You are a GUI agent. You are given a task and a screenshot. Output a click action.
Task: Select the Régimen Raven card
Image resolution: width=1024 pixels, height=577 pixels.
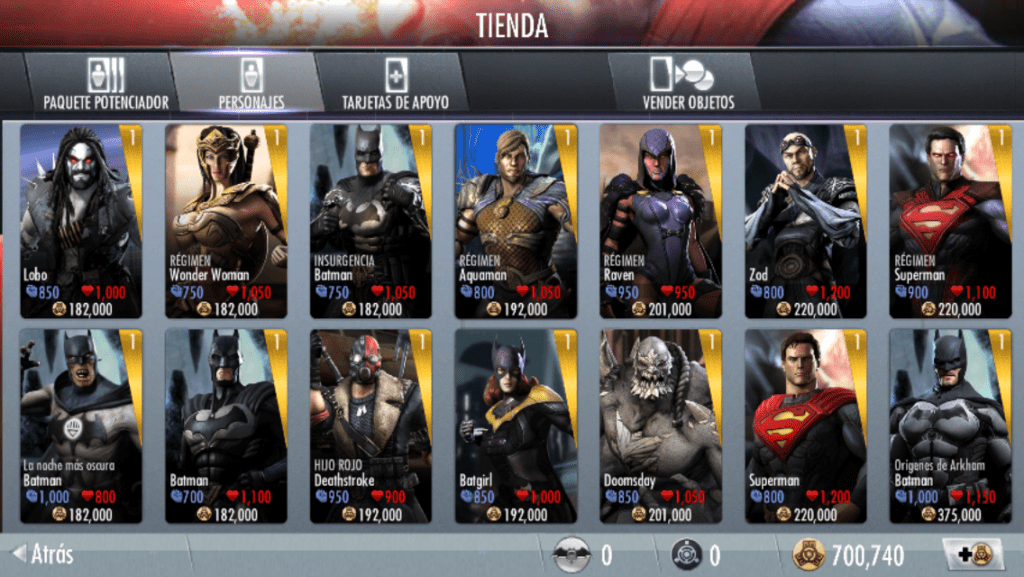[x=661, y=221]
